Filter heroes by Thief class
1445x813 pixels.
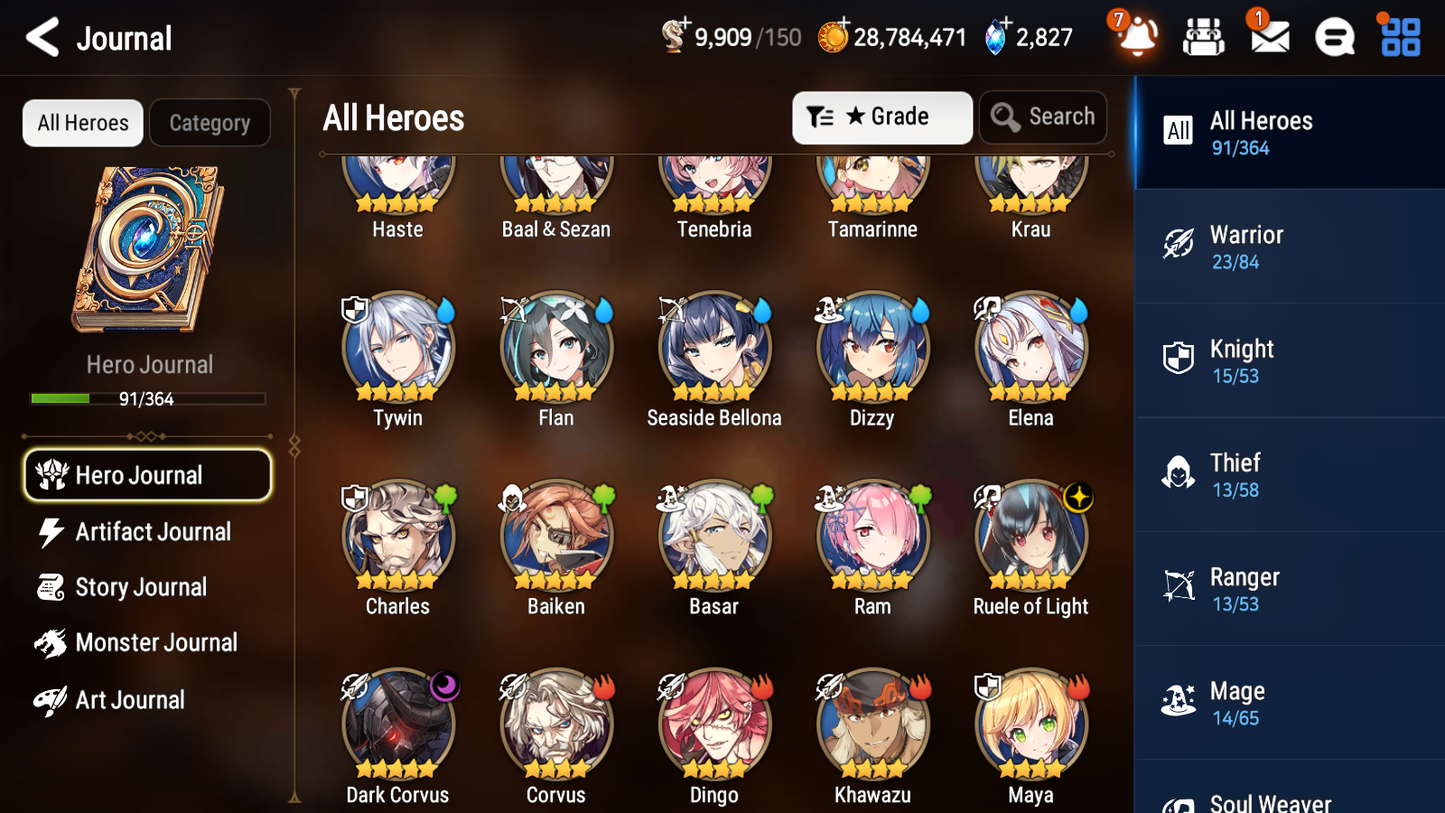(x=1236, y=472)
